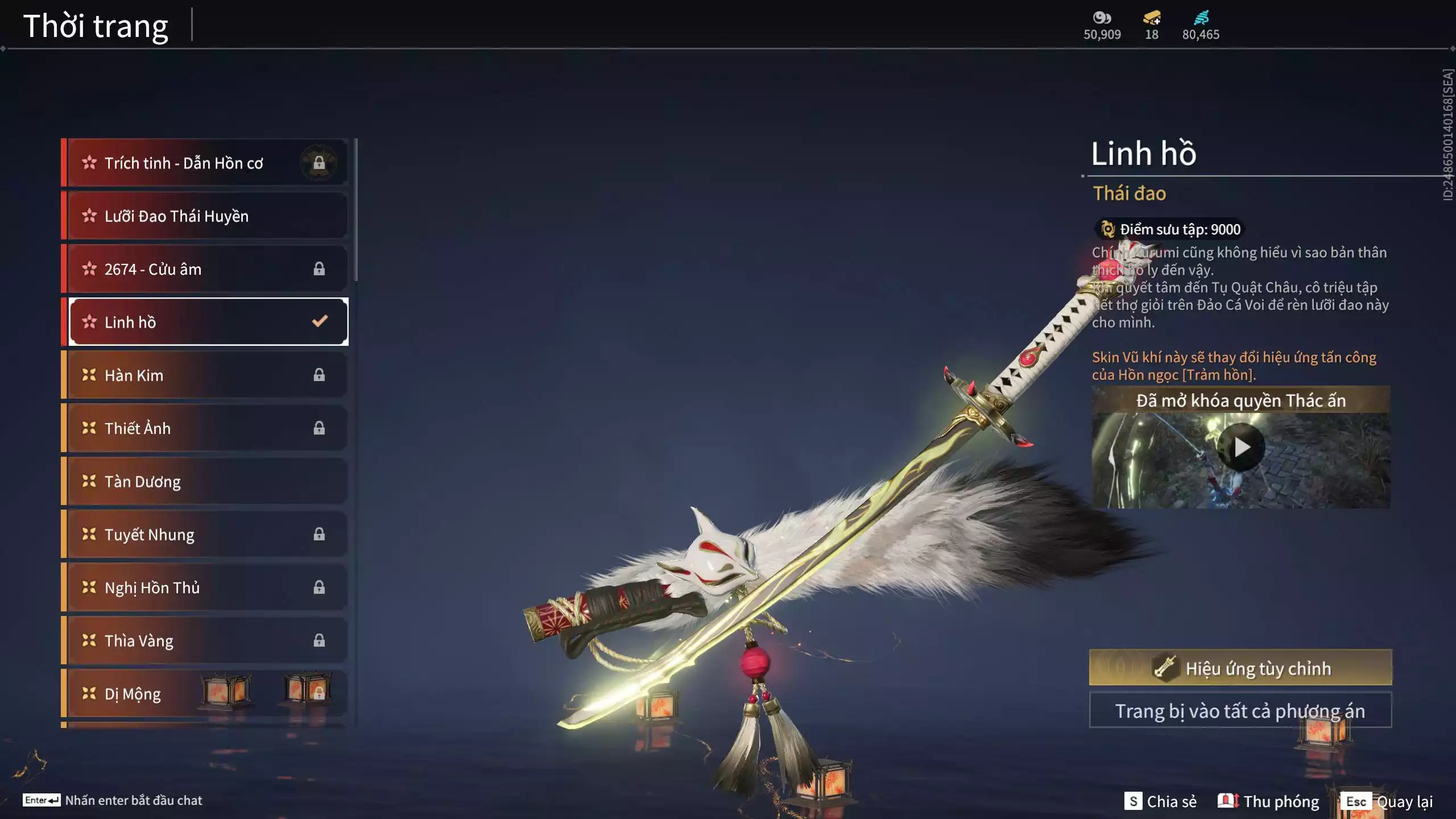Pick the Hàn Kim weapon skin
The height and width of the screenshot is (819, 1456).
[x=205, y=375]
